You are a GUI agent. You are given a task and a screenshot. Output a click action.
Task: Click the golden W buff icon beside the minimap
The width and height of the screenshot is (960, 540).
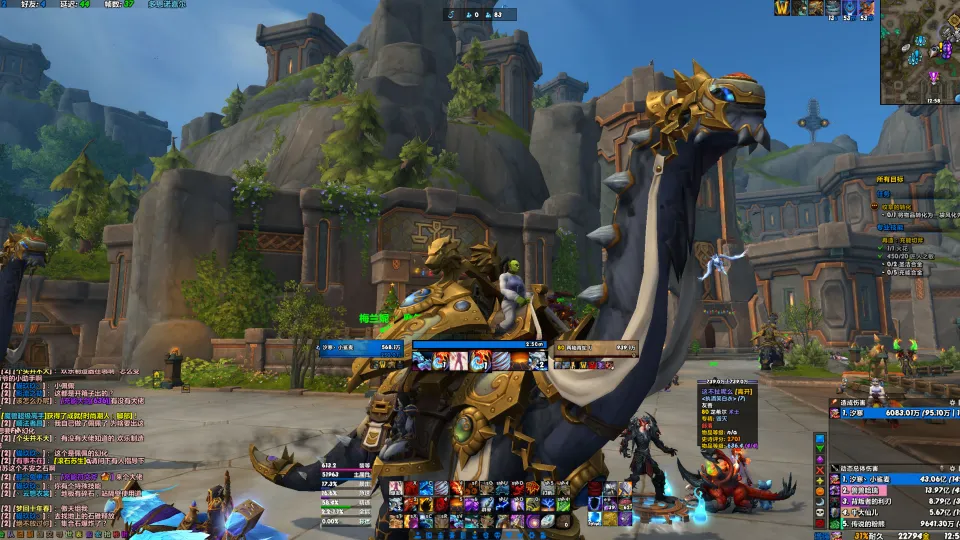click(785, 8)
